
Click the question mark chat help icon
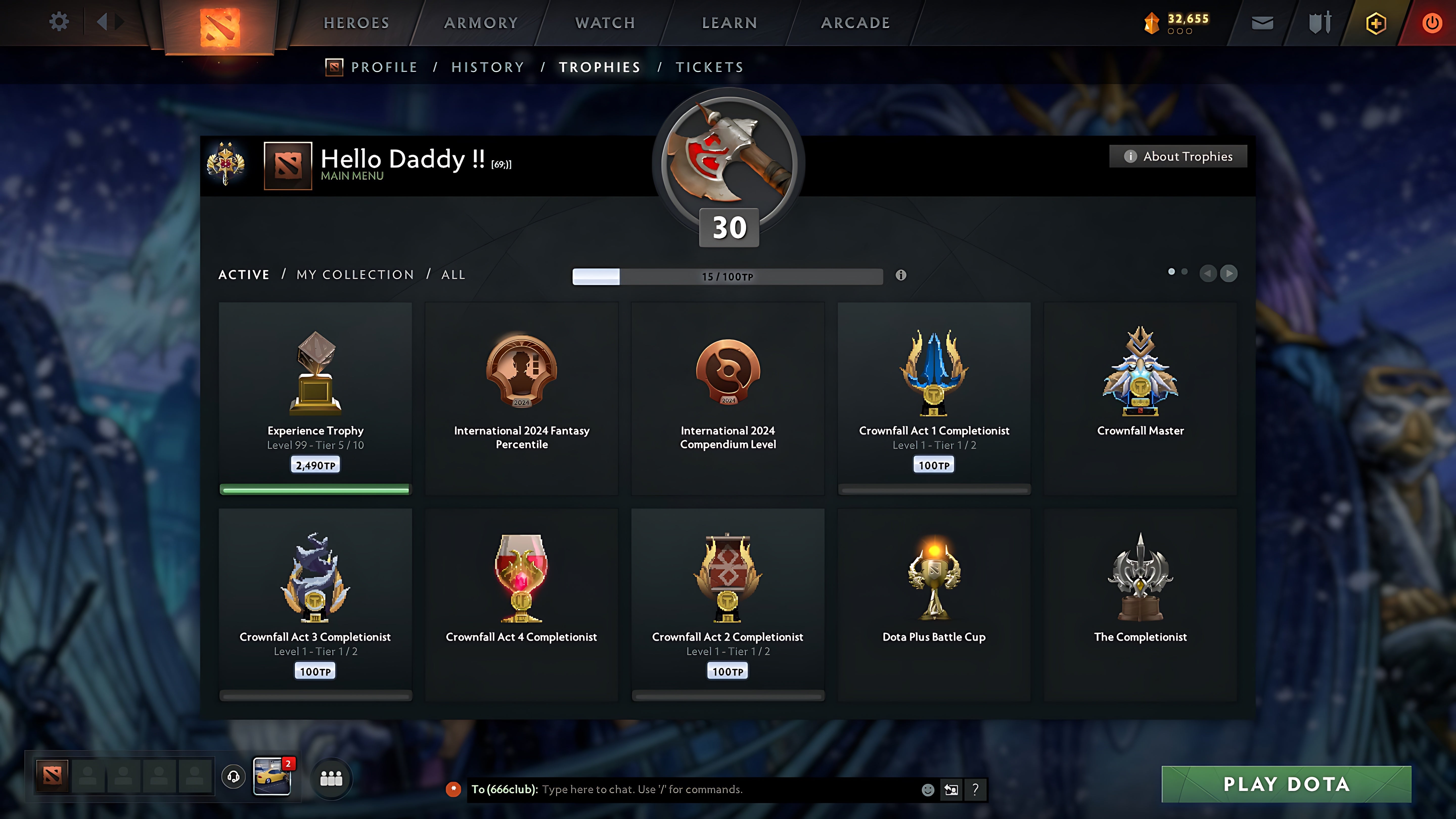point(974,790)
